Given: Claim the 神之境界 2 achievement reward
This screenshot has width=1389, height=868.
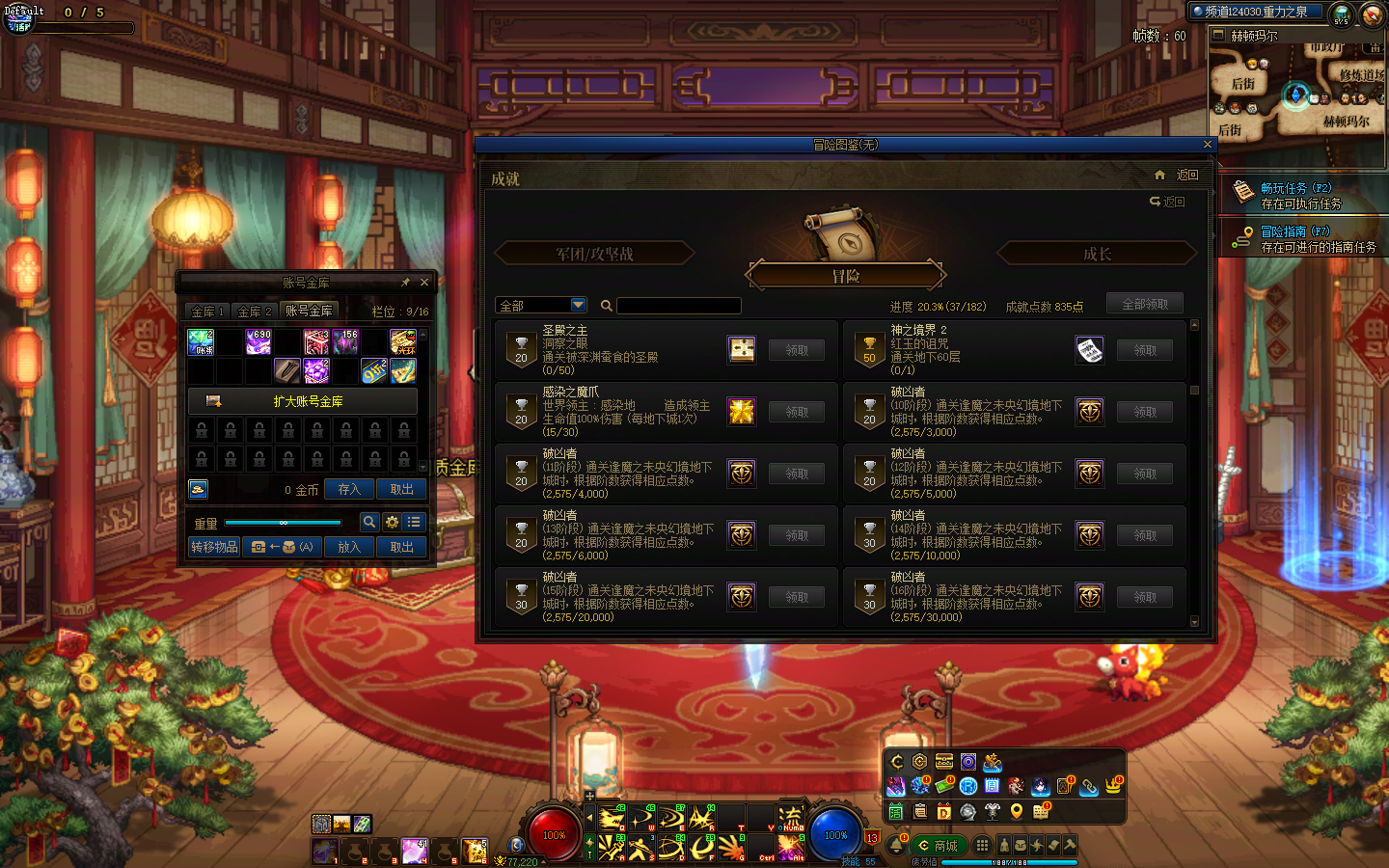Looking at the screenshot, I should click(x=1144, y=350).
